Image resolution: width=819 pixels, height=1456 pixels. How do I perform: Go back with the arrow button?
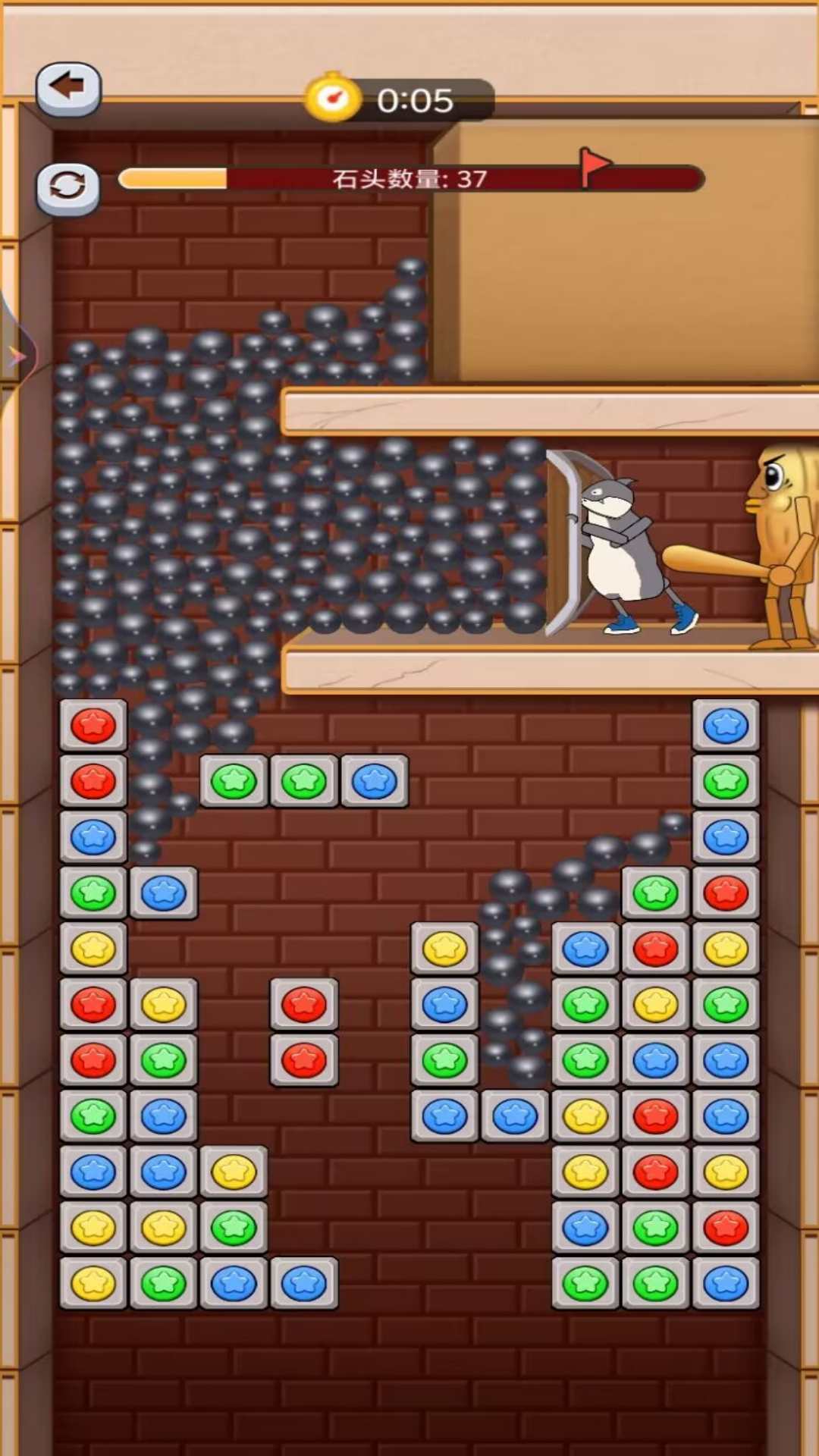point(68,89)
